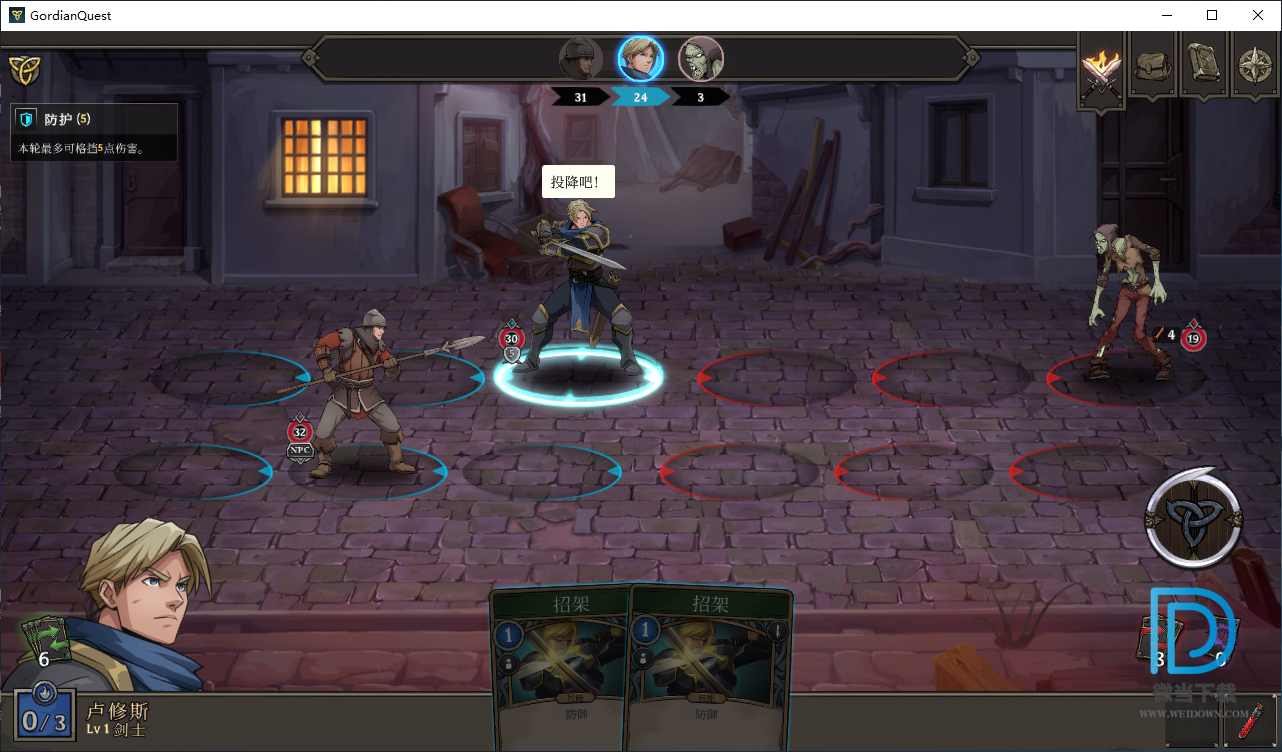Image resolution: width=1282 pixels, height=752 pixels.
Task: Select the zombie's turn-order portrait
Action: pos(700,59)
